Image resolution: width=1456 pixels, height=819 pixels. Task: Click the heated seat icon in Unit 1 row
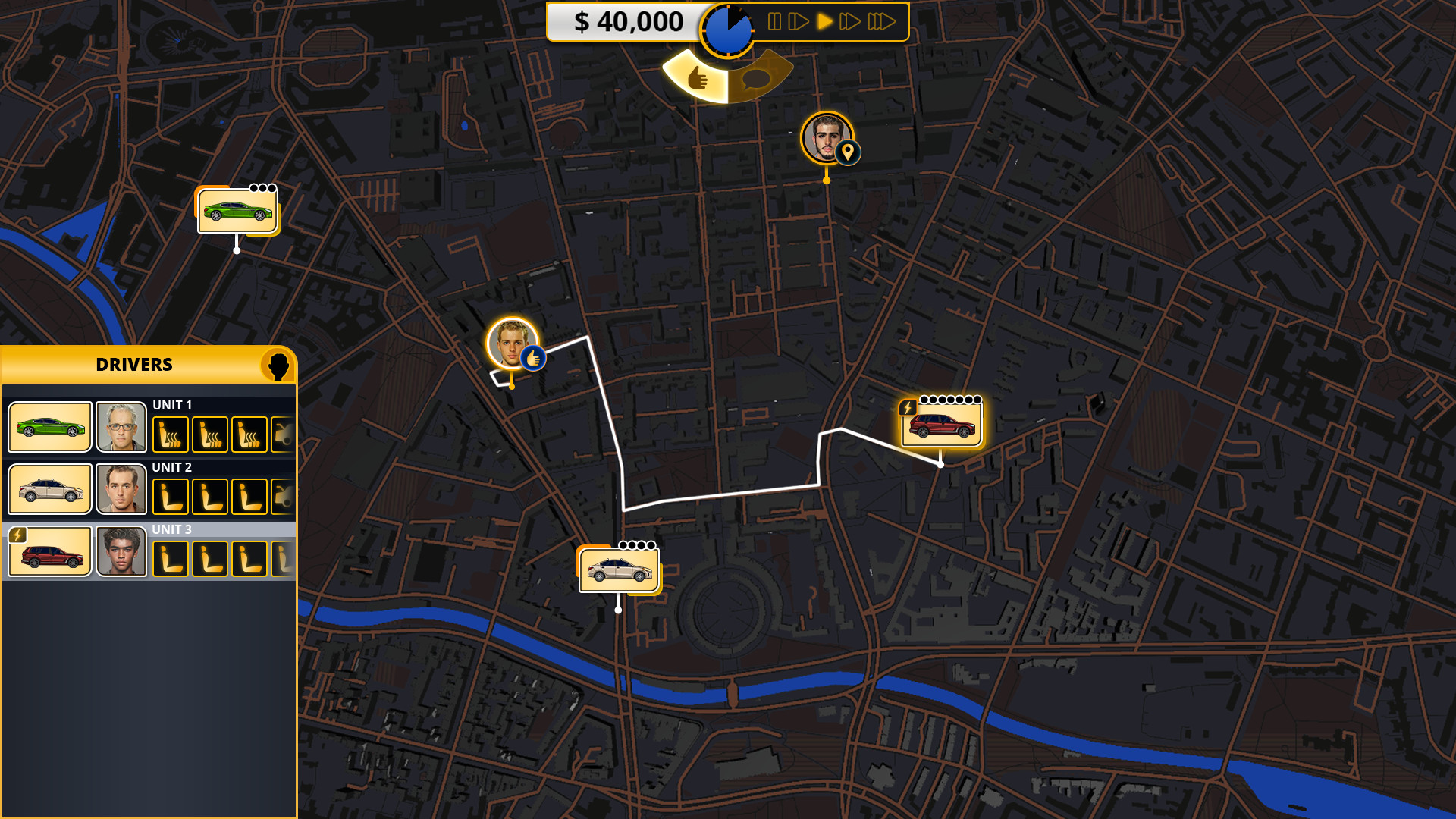[x=171, y=434]
